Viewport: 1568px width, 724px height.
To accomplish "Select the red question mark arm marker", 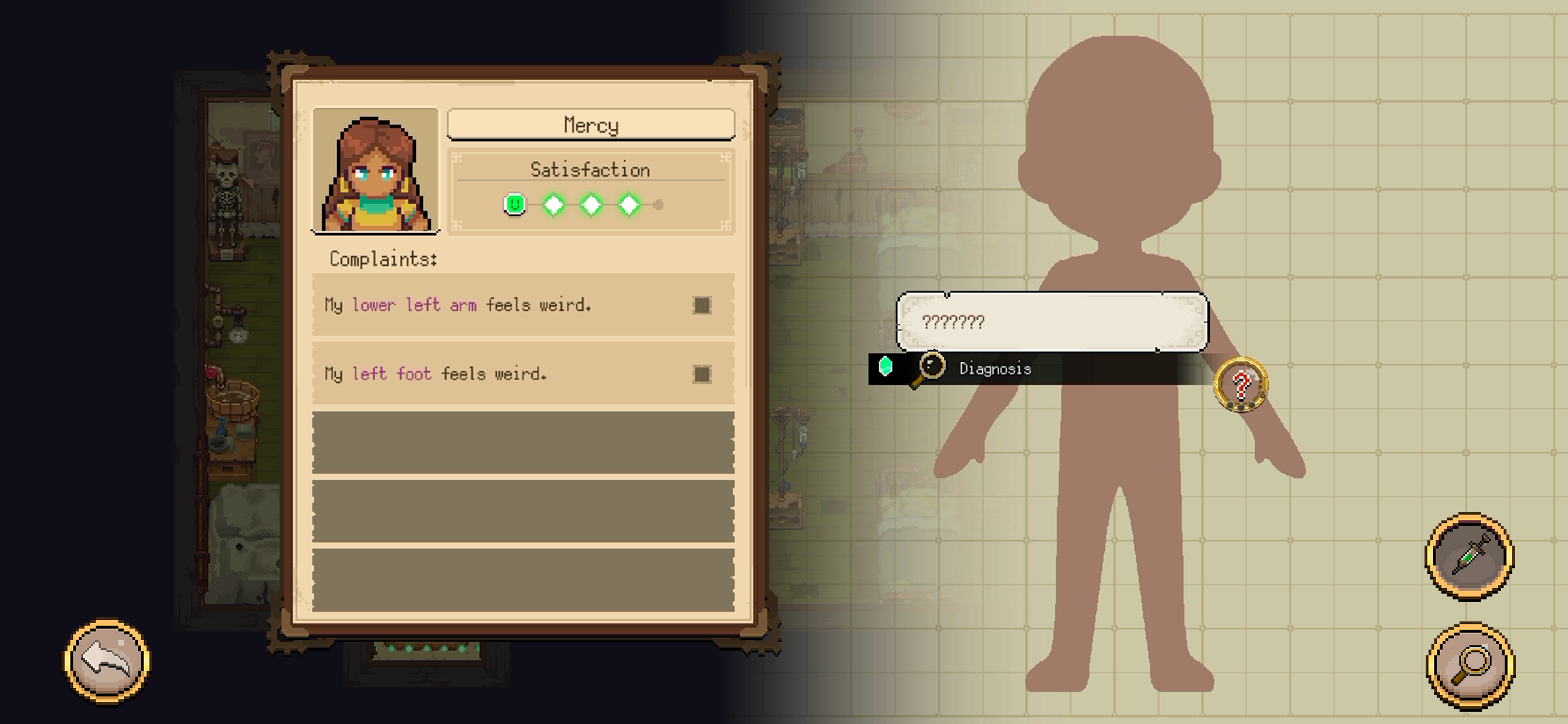I will (x=1241, y=385).
